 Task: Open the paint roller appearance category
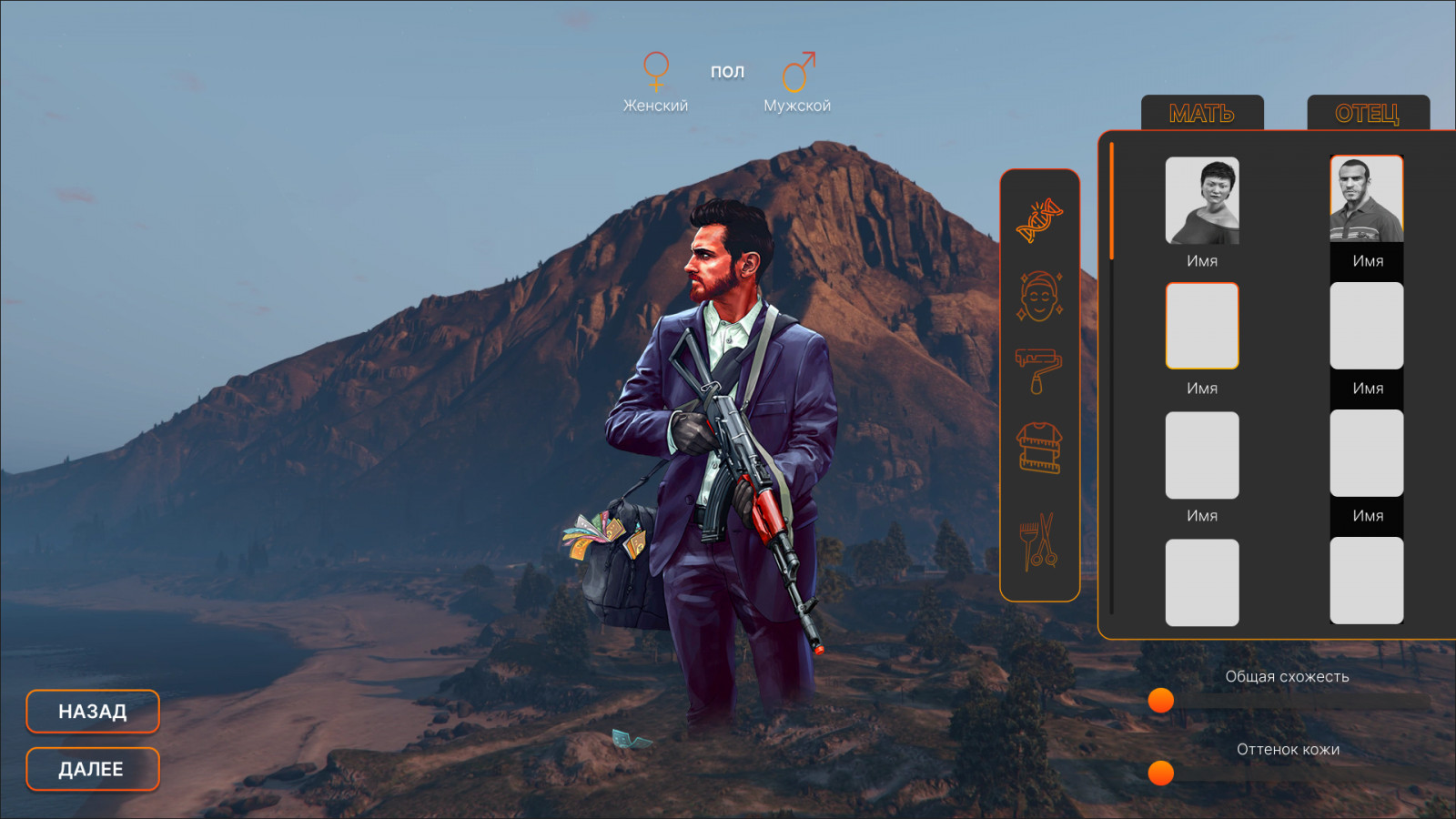tap(1039, 370)
